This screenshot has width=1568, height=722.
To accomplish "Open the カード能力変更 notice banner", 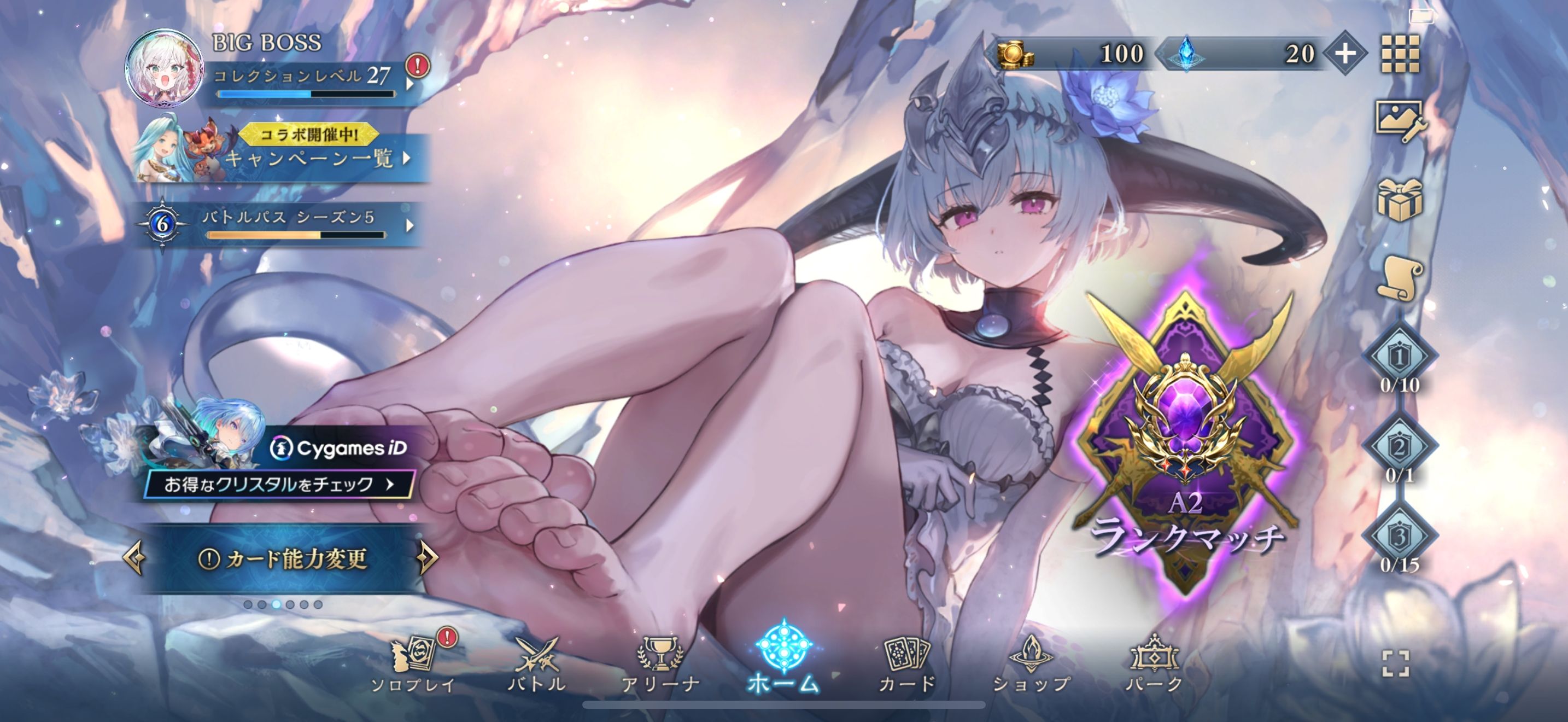I will click(x=283, y=558).
